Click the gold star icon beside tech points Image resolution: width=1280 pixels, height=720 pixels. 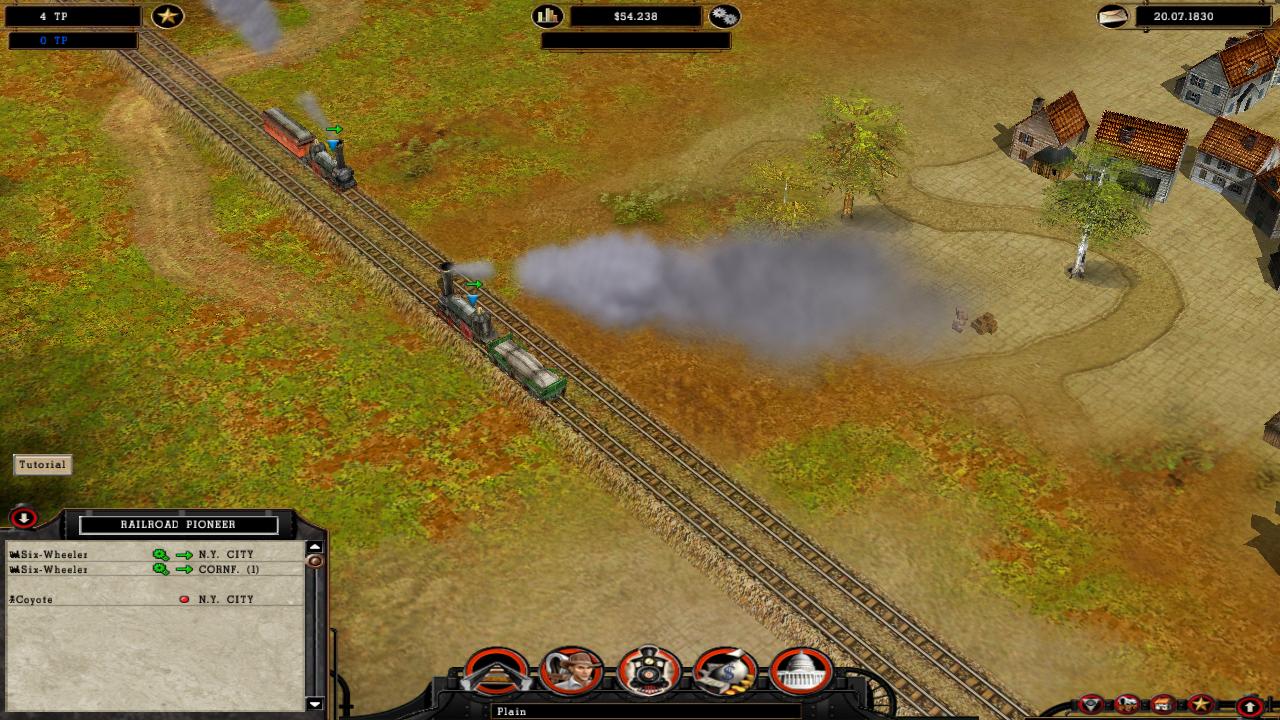167,16
